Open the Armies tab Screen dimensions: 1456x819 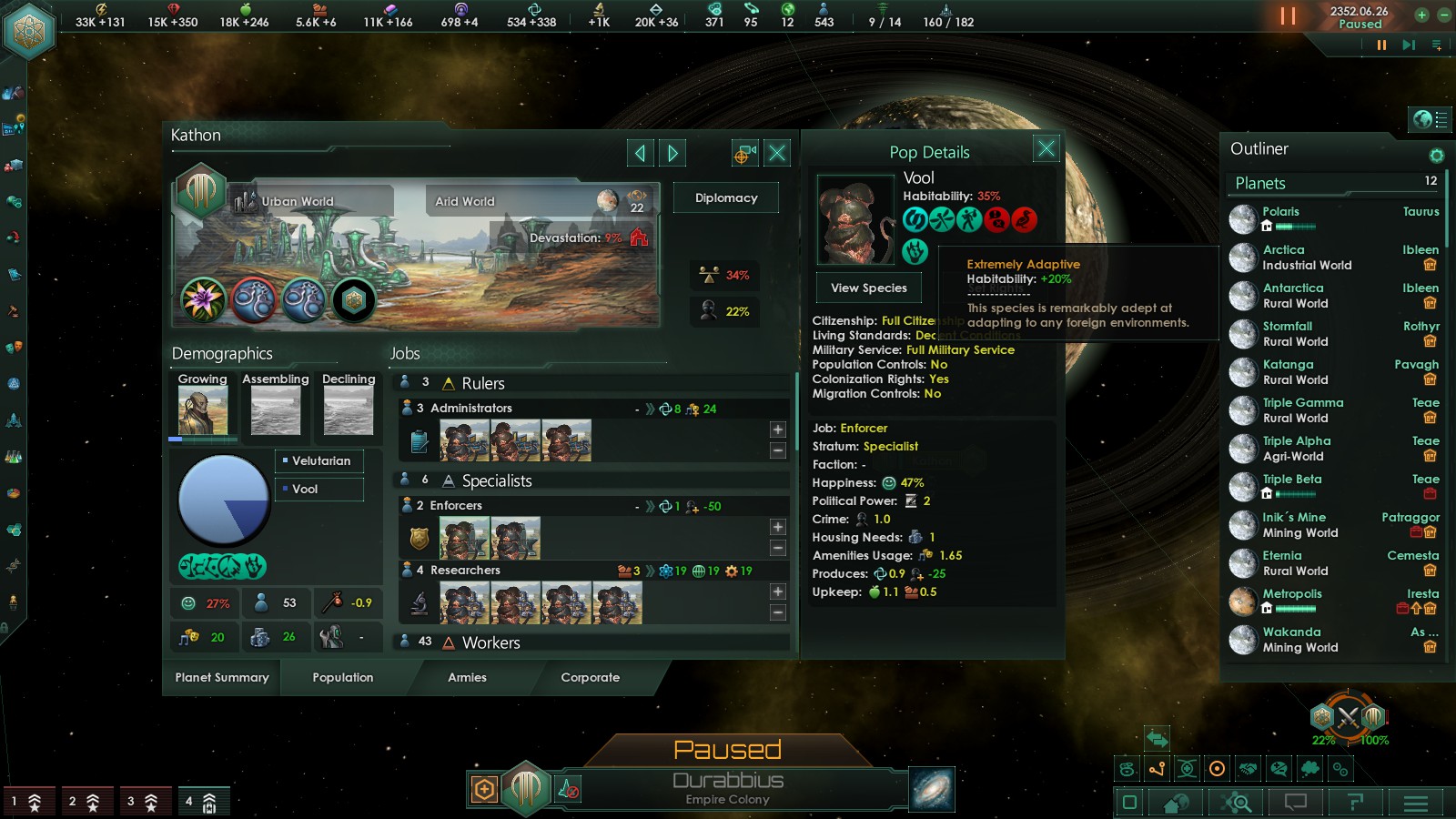tap(467, 677)
